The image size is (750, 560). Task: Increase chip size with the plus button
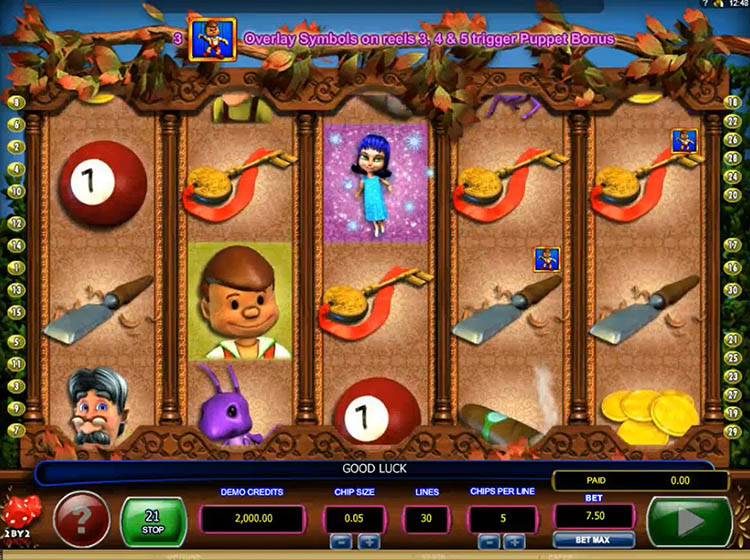tap(369, 540)
